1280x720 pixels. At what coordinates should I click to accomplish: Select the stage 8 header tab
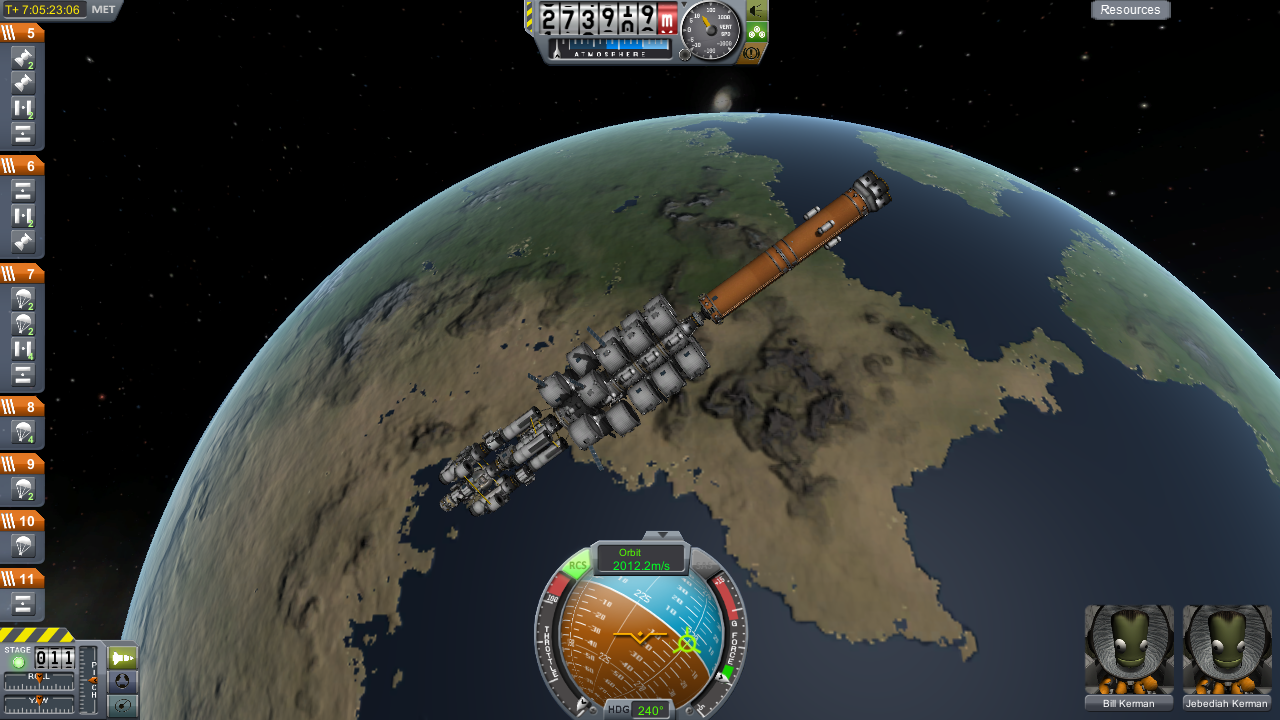click(x=22, y=407)
